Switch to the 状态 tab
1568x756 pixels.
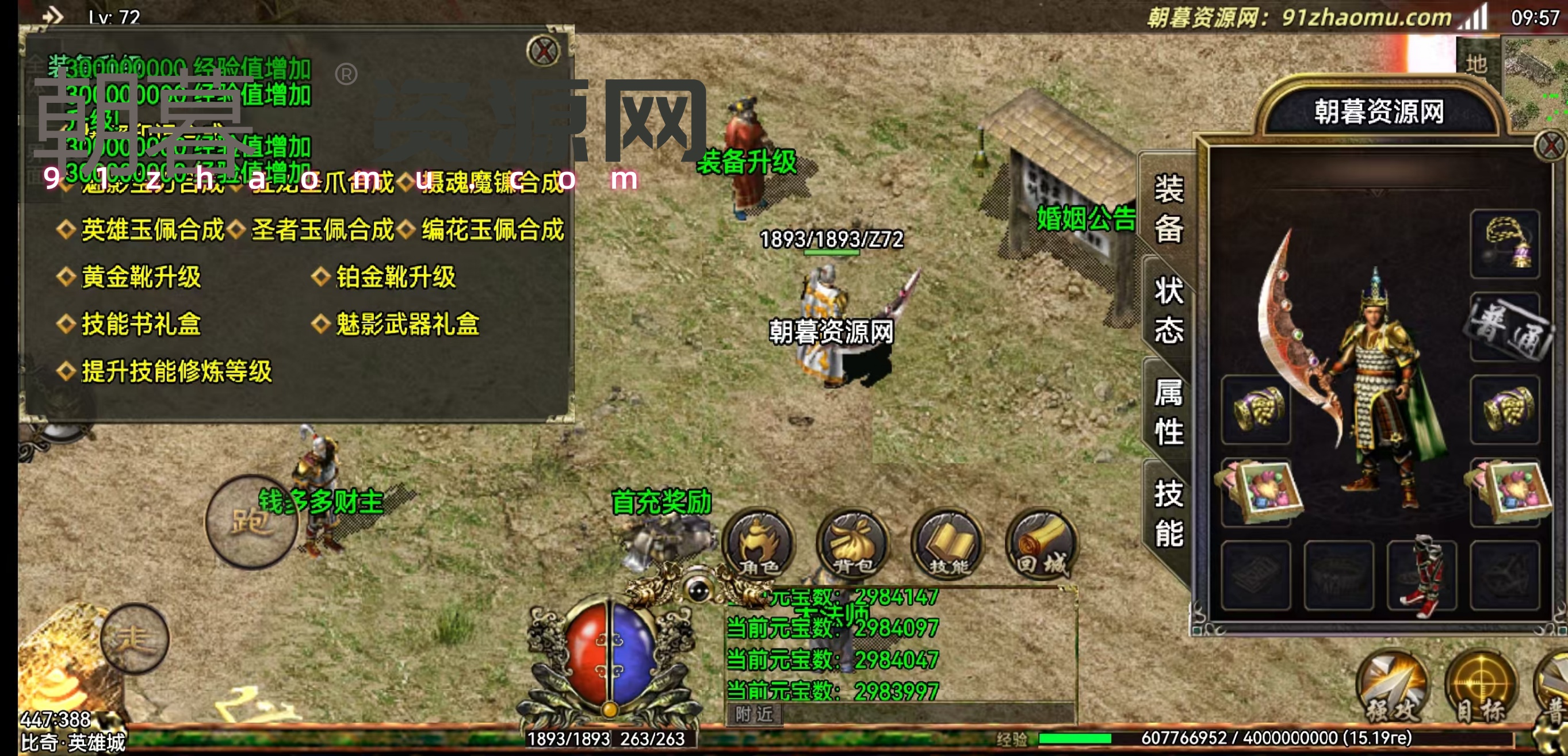[x=1169, y=310]
